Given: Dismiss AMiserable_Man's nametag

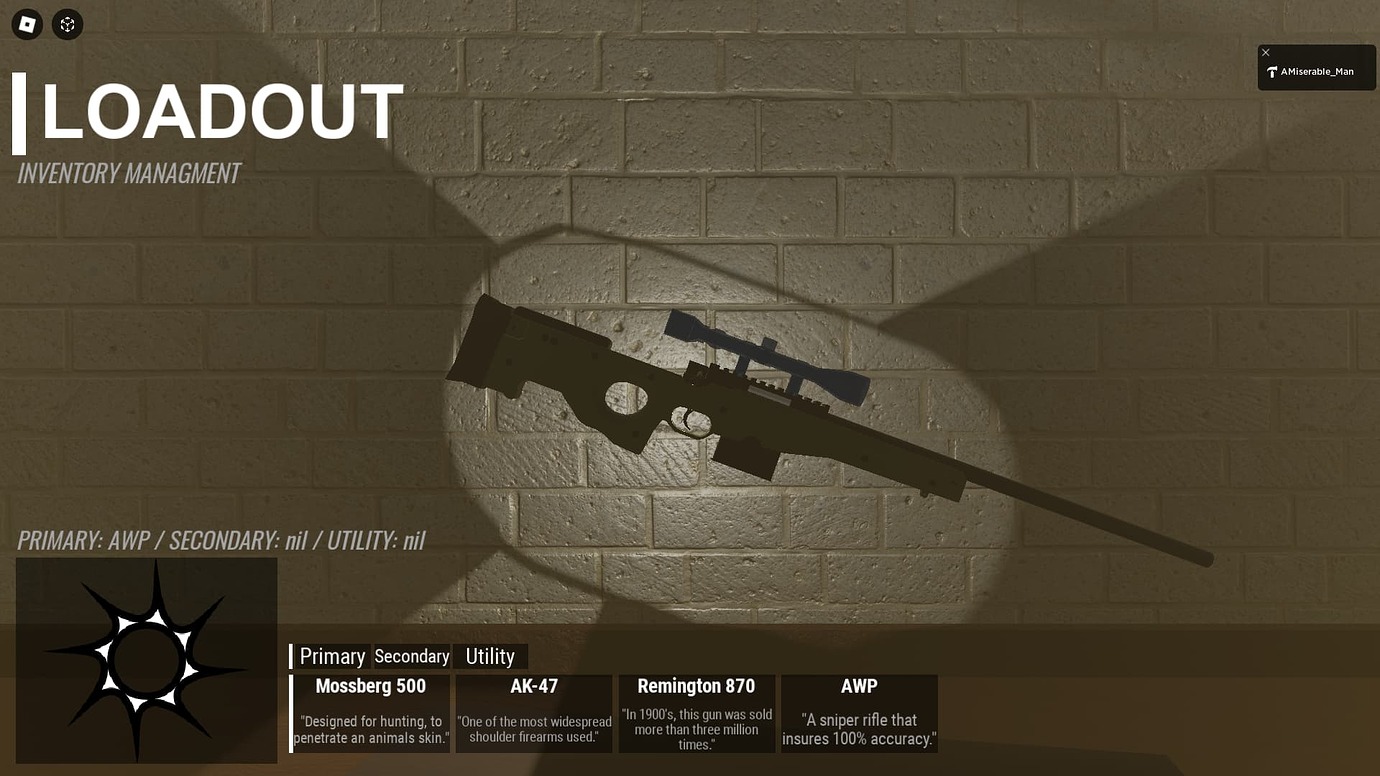Looking at the screenshot, I should pyautogui.click(x=1265, y=52).
